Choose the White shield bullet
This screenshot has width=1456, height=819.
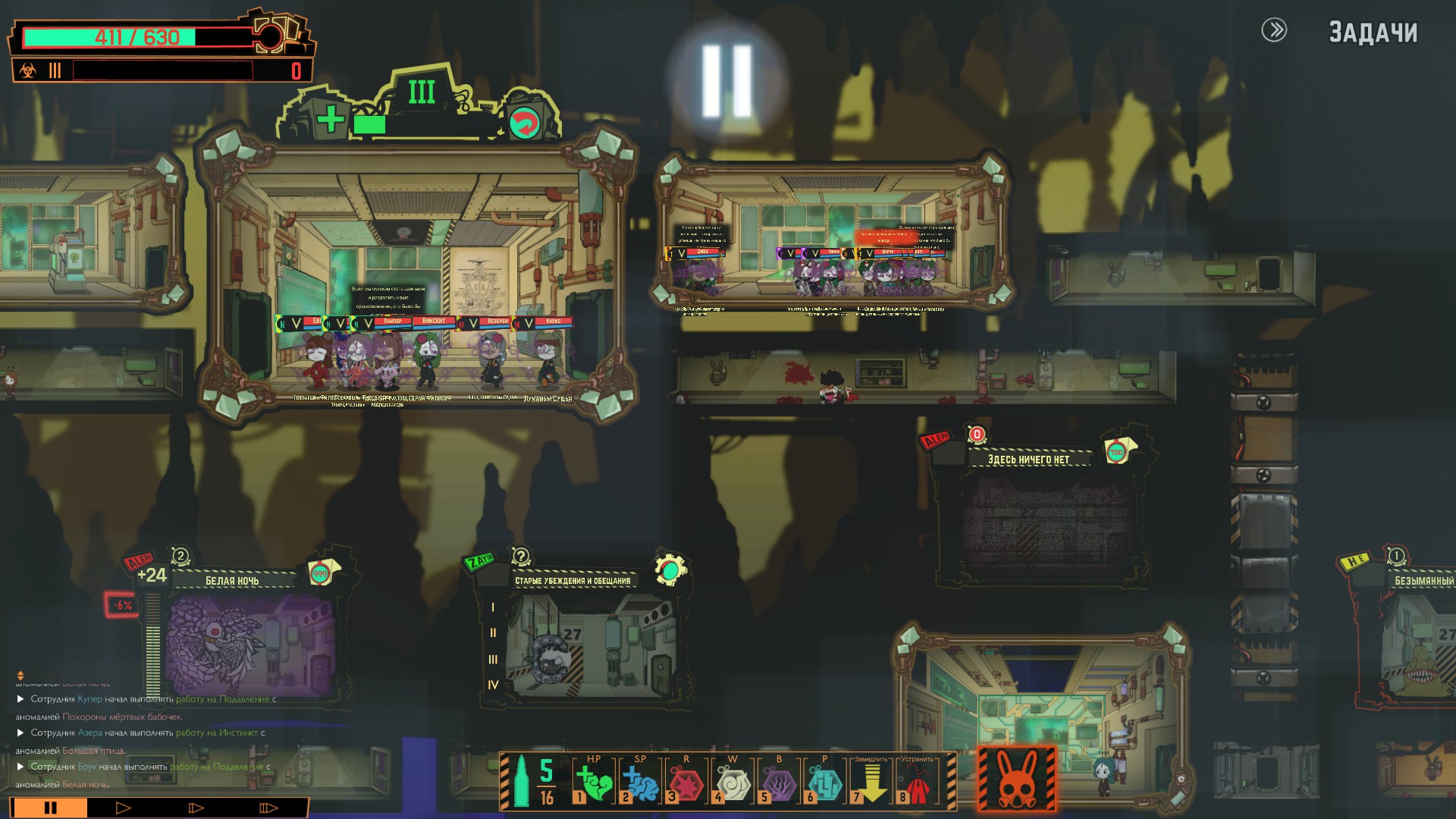tap(733, 783)
